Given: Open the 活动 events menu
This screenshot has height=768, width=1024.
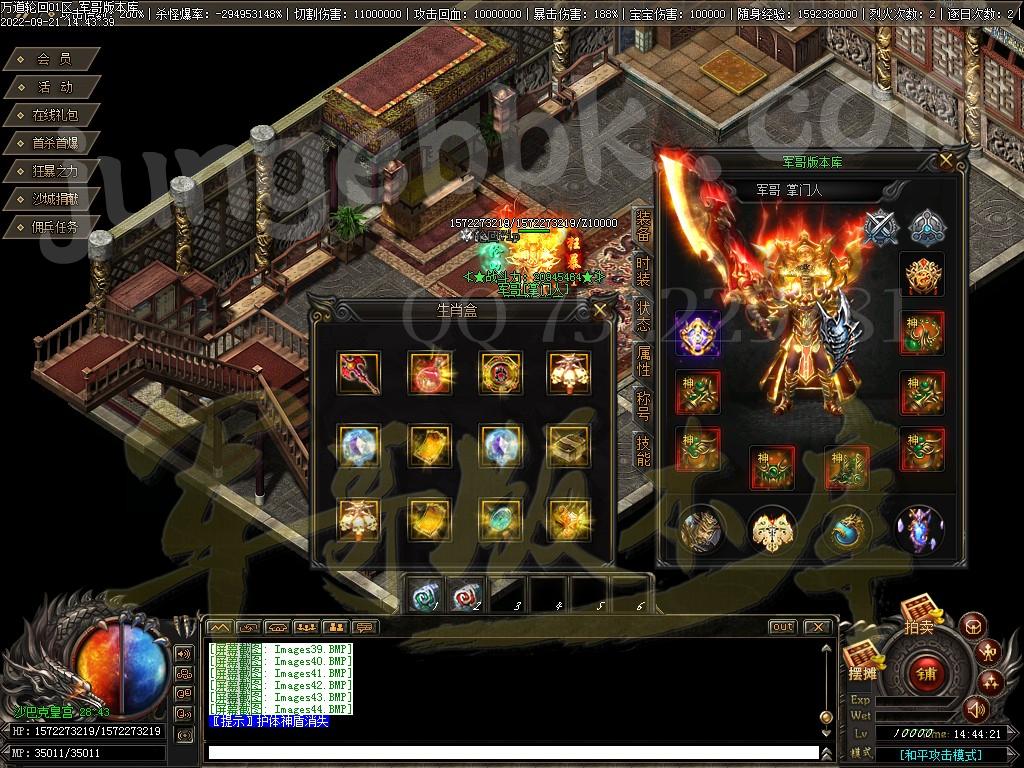Looking at the screenshot, I should (54, 88).
